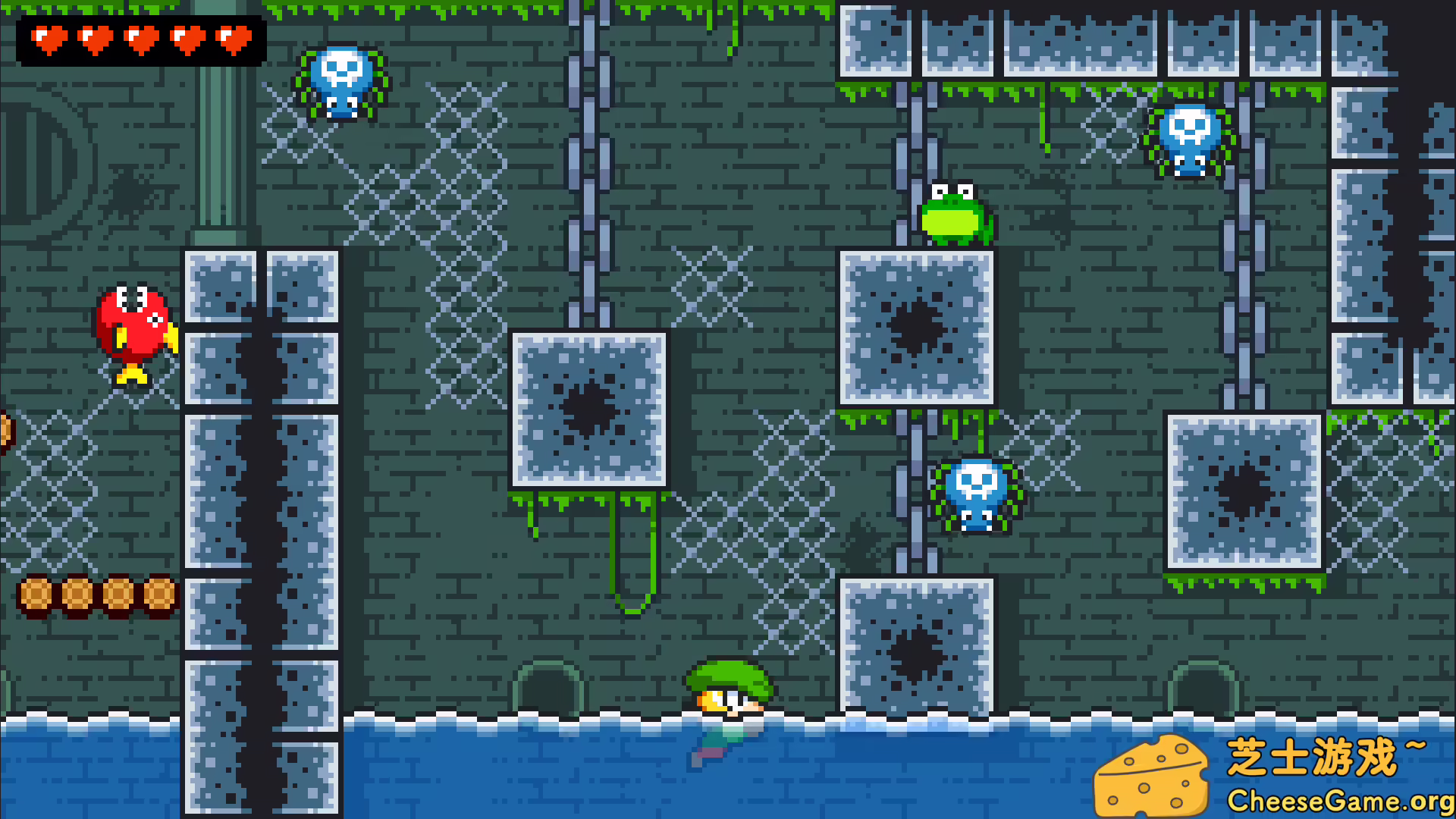Viewport: 1456px width, 819px height.
Task: Click the blue skull spider near the top left
Action: tap(341, 80)
